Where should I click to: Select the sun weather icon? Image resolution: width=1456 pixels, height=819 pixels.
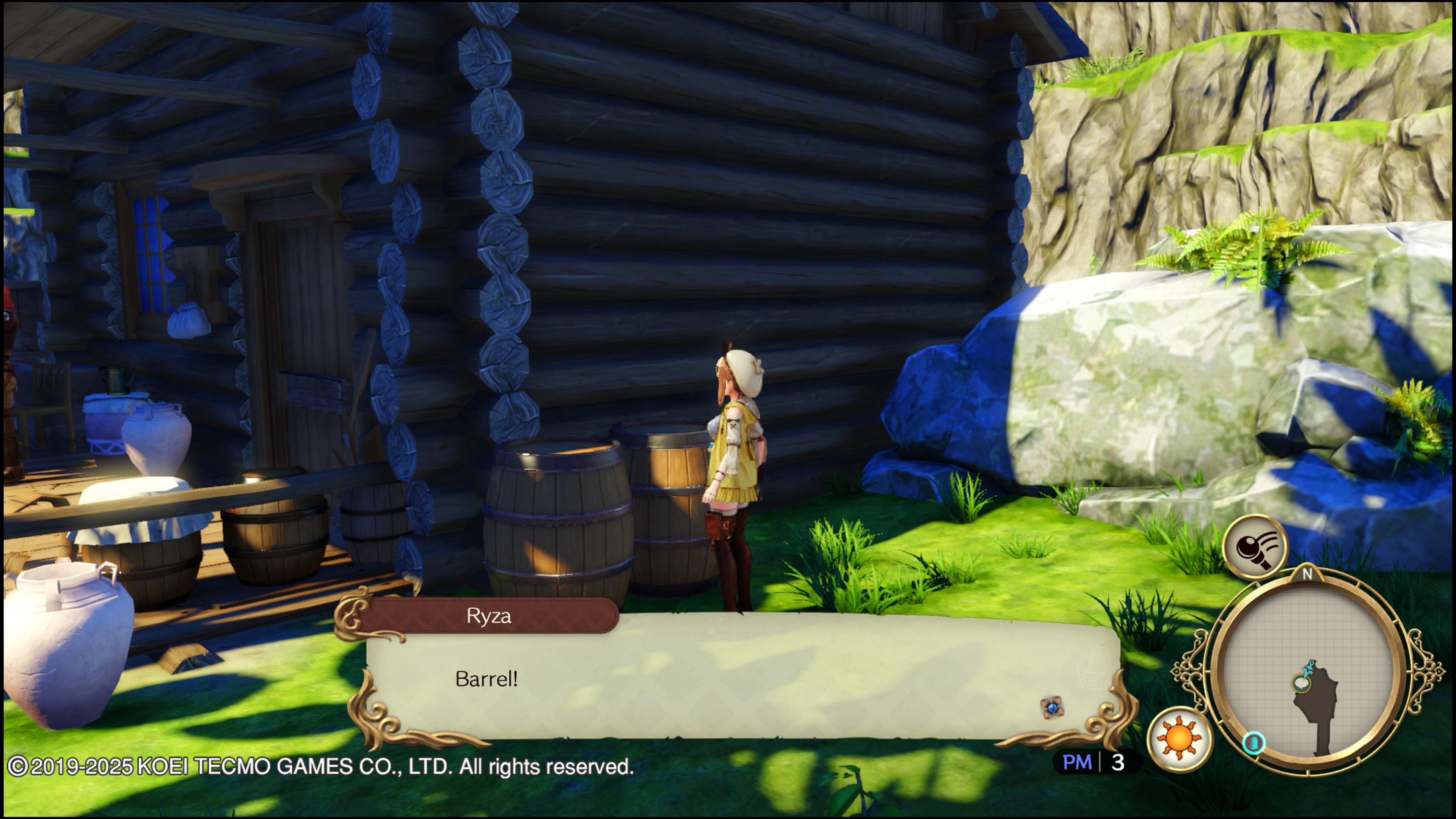click(x=1180, y=739)
